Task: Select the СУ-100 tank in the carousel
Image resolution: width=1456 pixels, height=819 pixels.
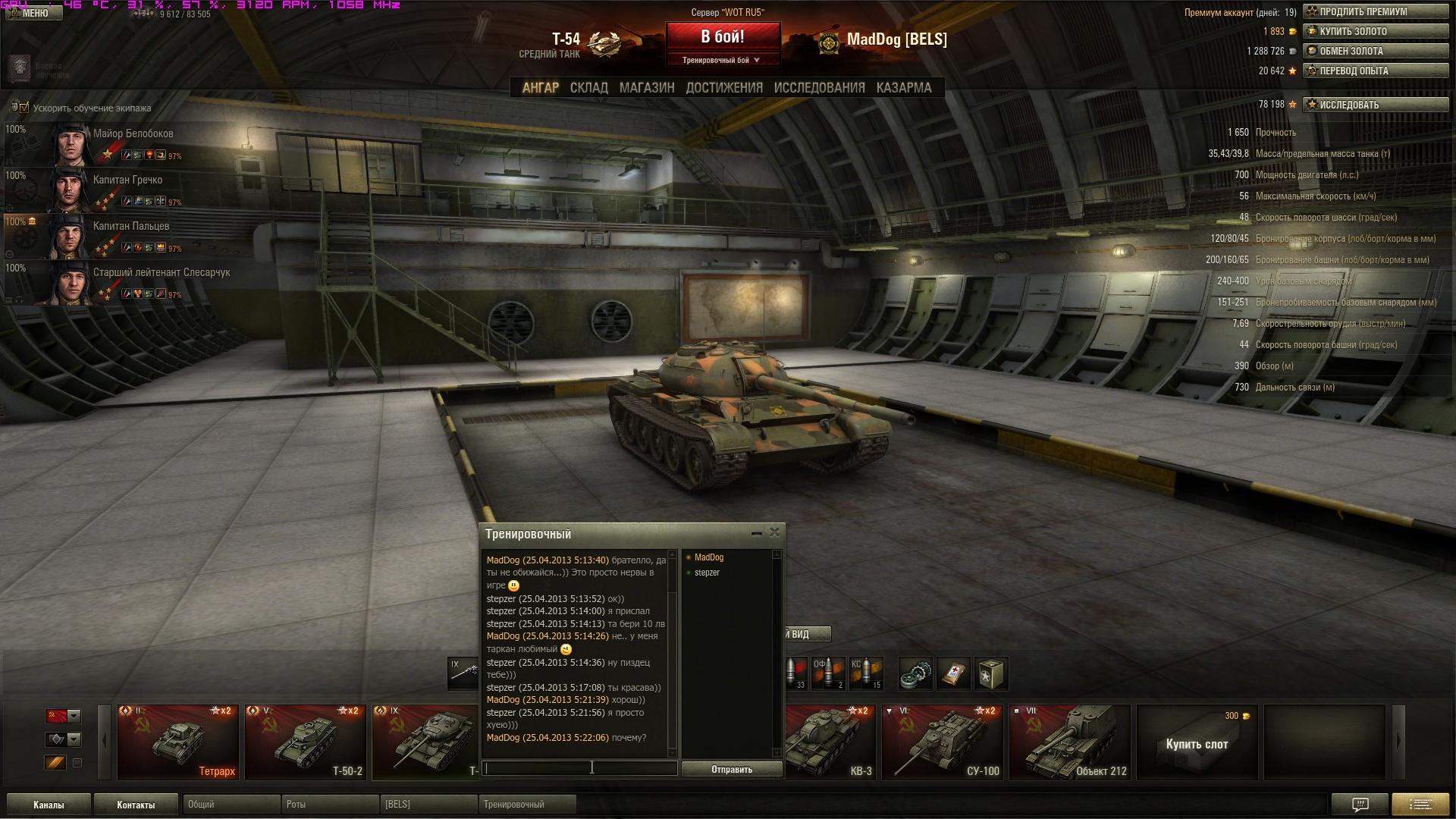Action: [x=943, y=742]
